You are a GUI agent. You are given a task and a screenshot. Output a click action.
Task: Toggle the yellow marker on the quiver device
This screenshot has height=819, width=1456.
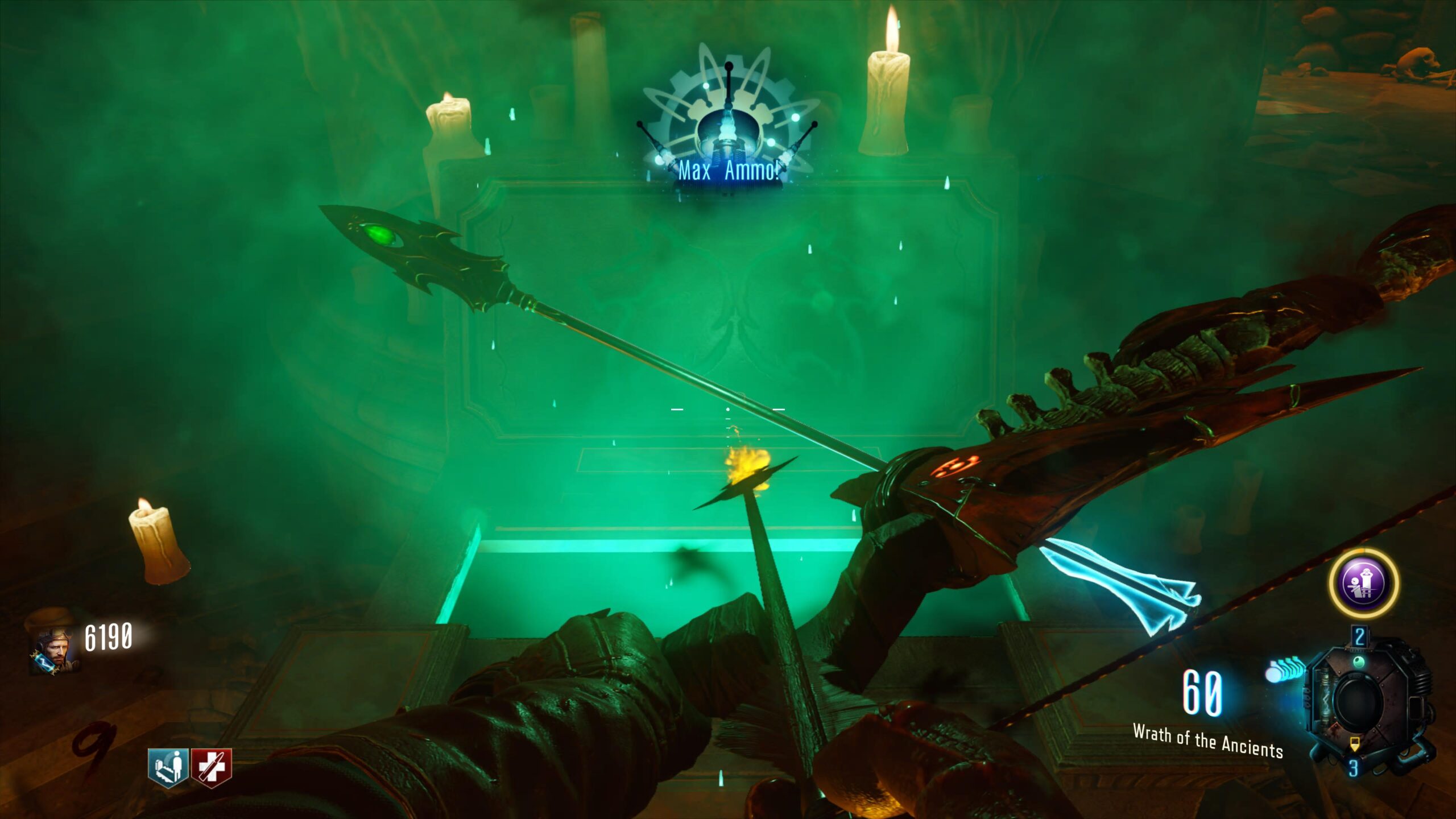1355,744
